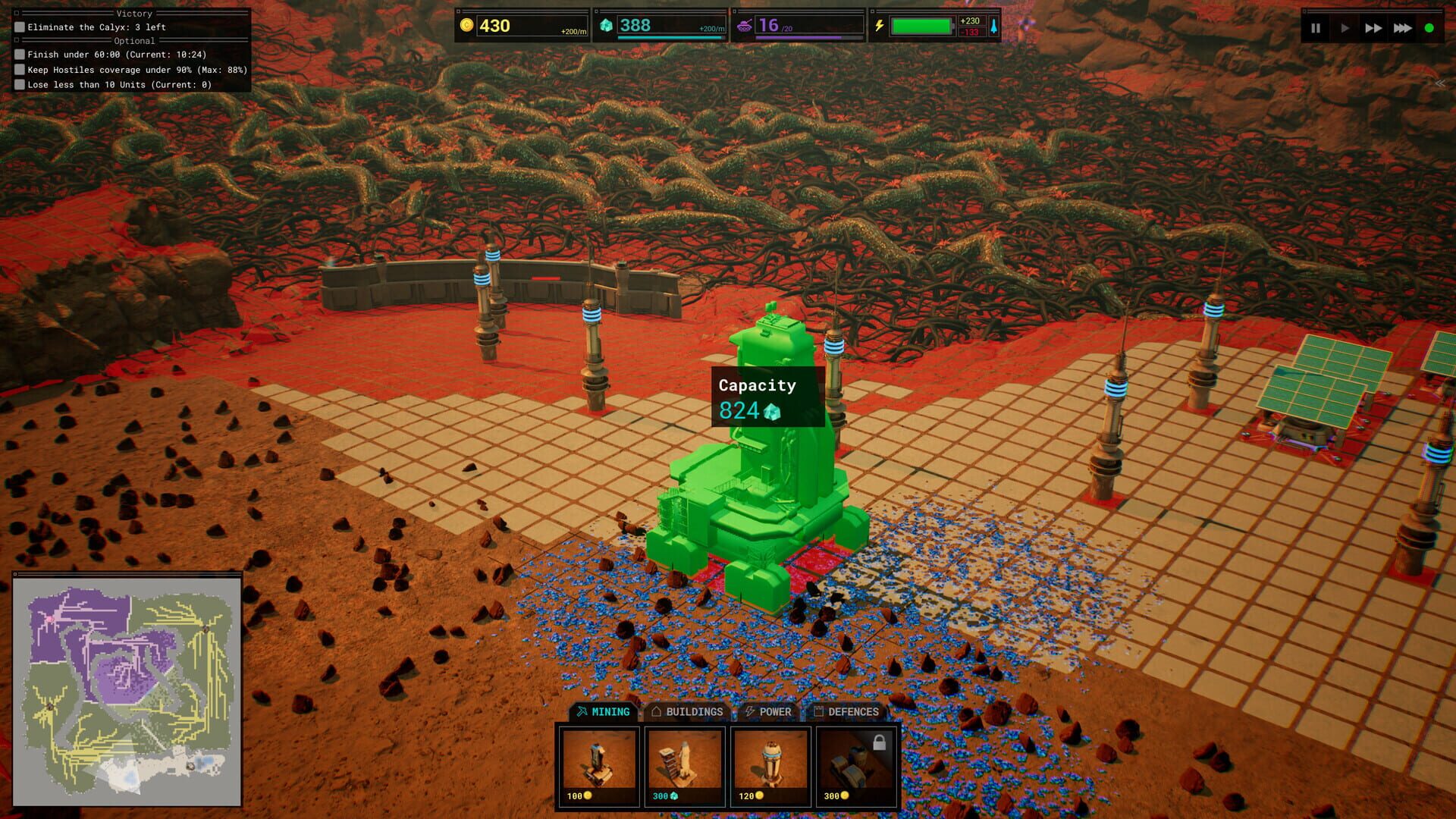Pause the game simulation
This screenshot has width=1456, height=819.
(x=1316, y=28)
